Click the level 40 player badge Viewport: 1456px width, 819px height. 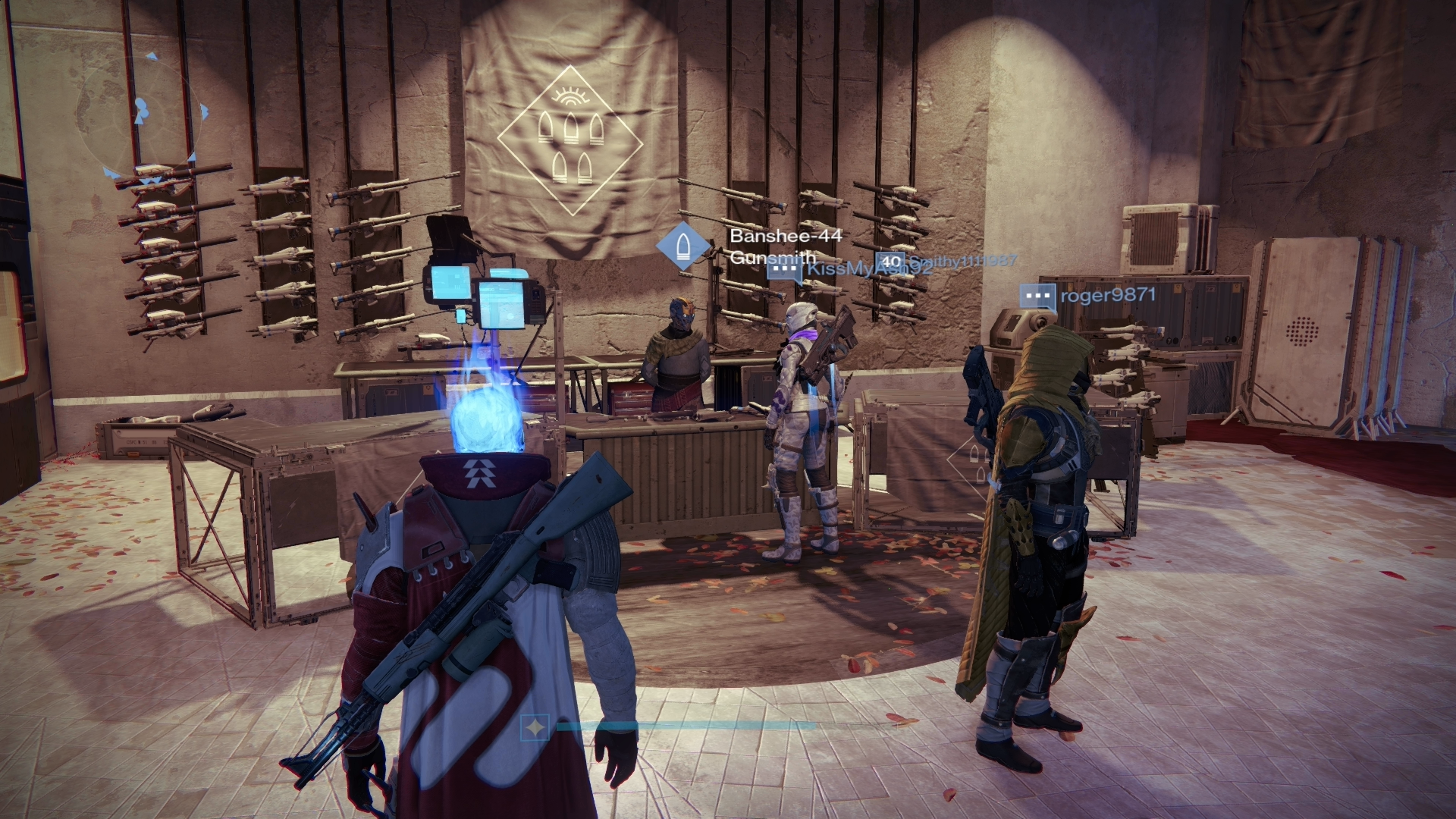(x=891, y=263)
